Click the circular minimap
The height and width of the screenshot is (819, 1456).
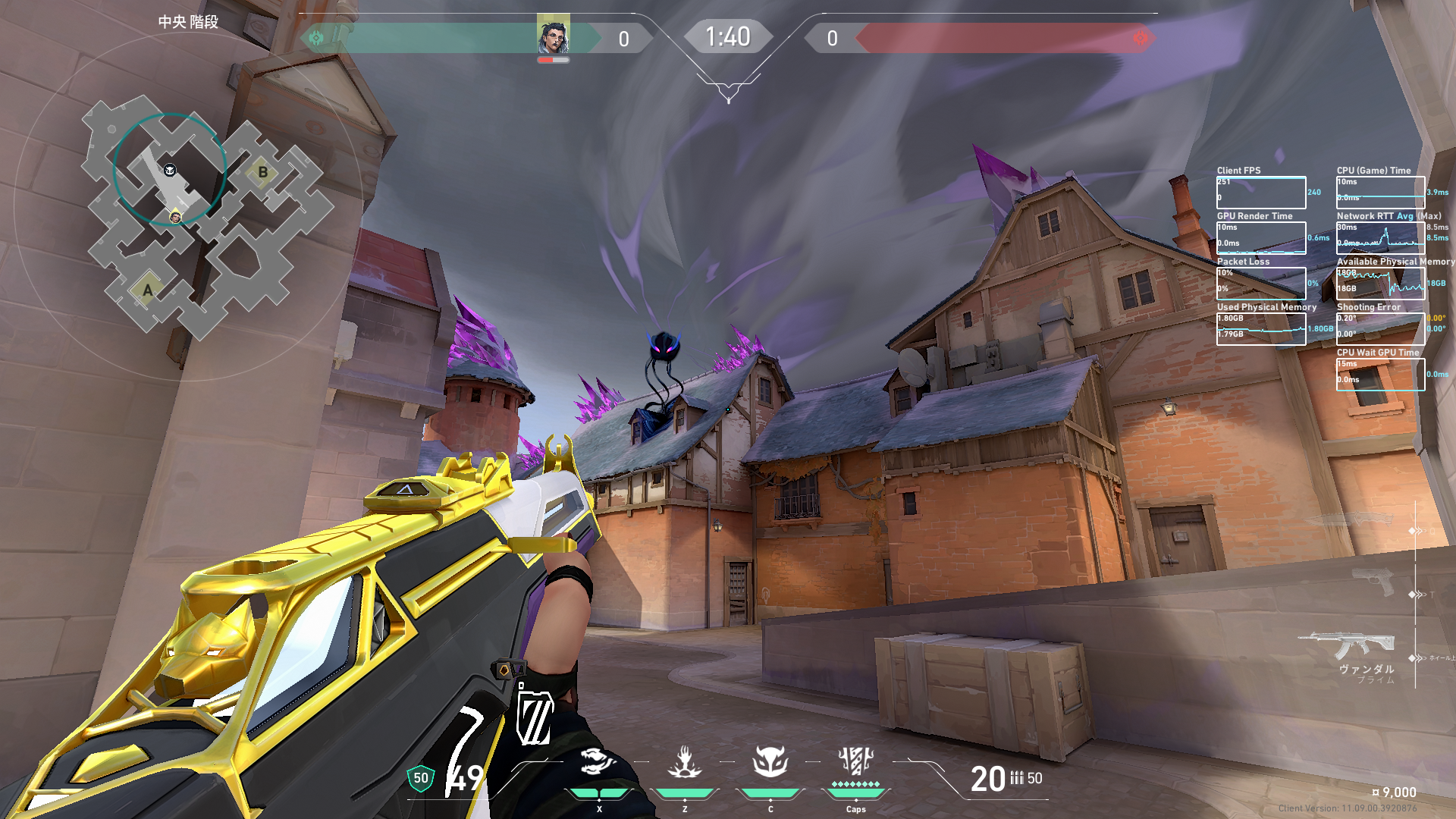pos(187,206)
